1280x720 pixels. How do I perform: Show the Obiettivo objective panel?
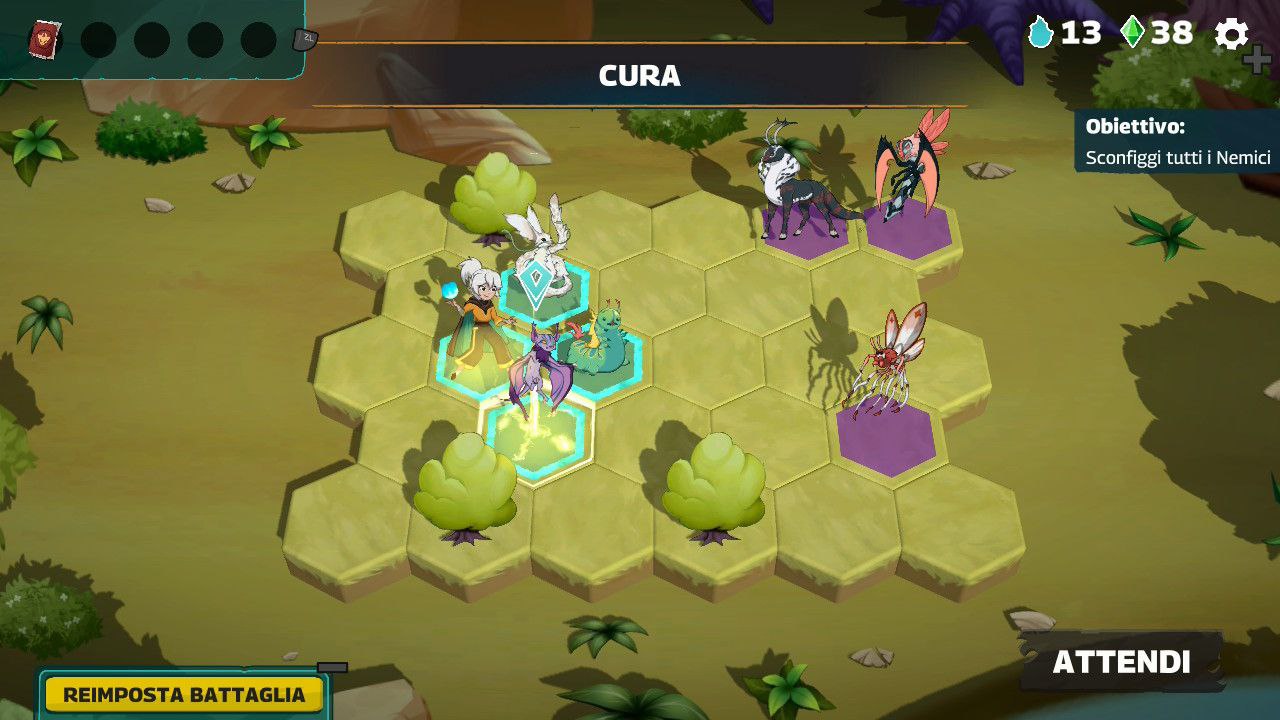(1177, 142)
